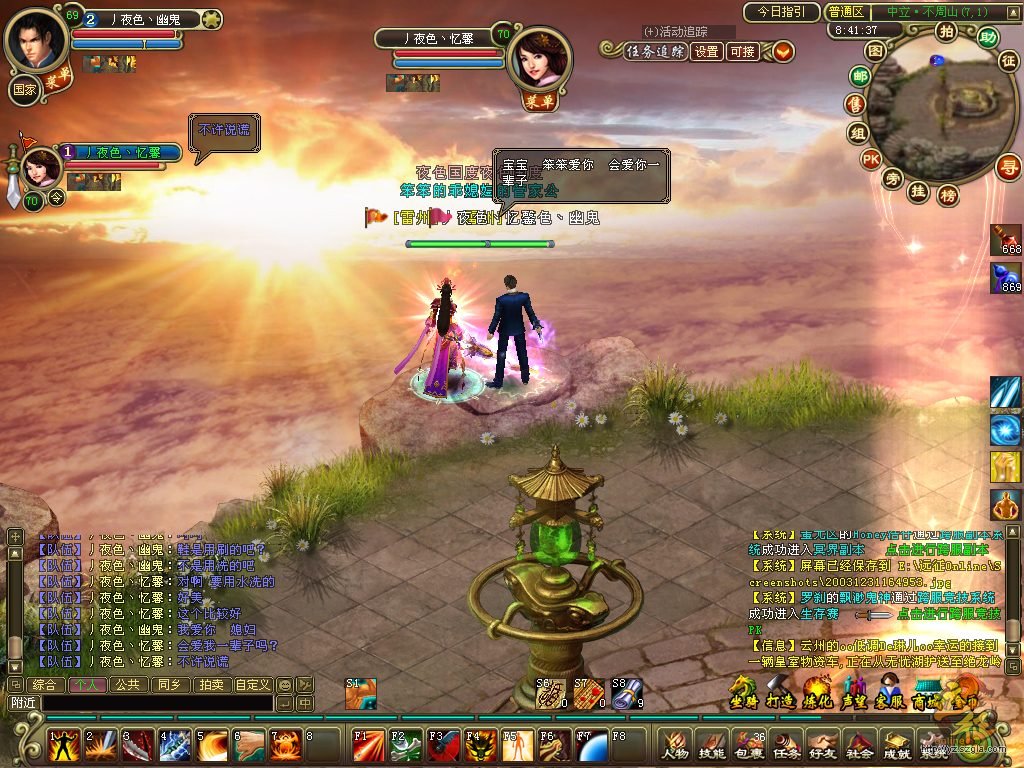
Task: Use the red potion quick slot showing 668
Action: tap(1004, 238)
